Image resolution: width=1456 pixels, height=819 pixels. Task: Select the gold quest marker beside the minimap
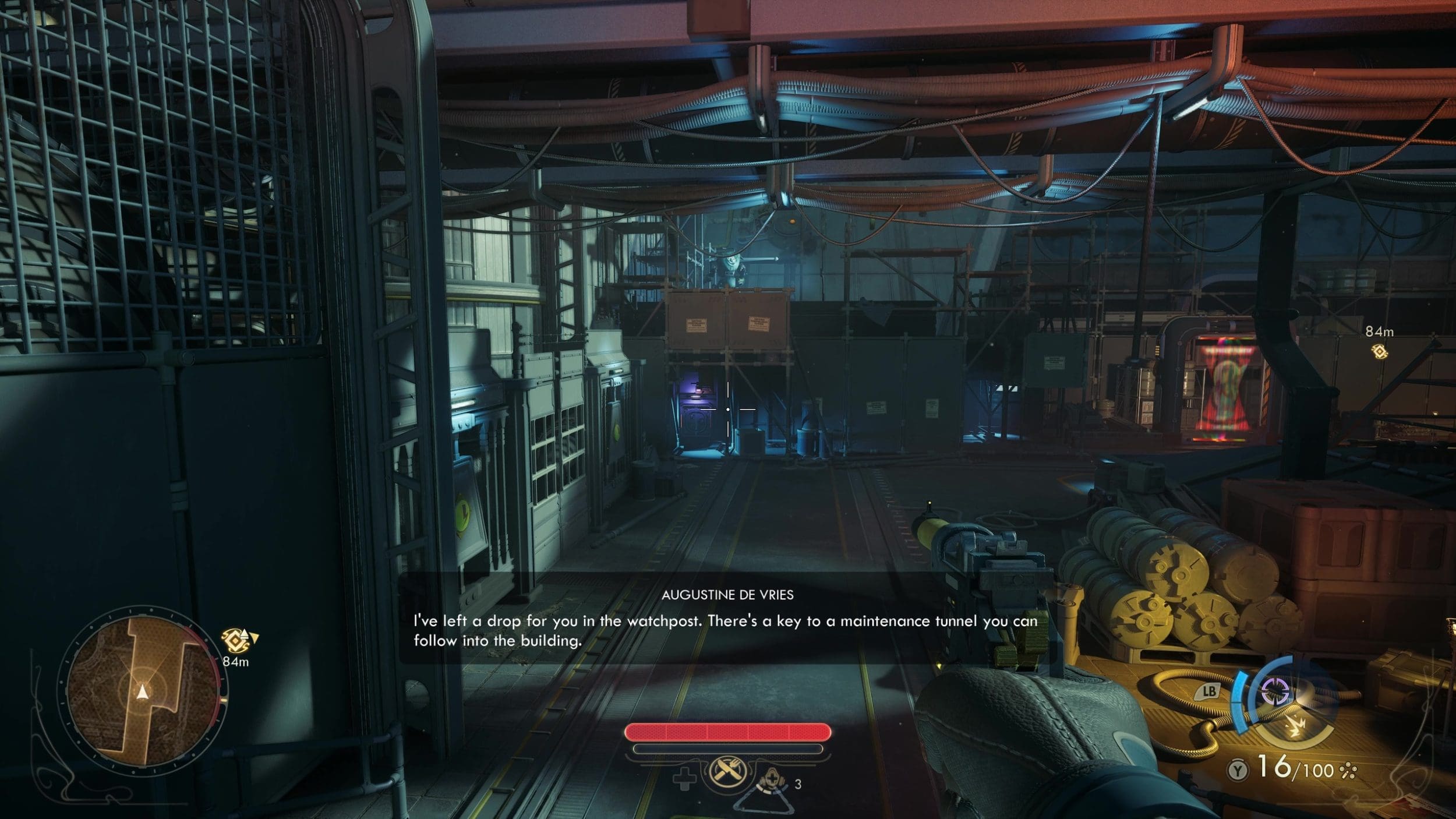[236, 640]
